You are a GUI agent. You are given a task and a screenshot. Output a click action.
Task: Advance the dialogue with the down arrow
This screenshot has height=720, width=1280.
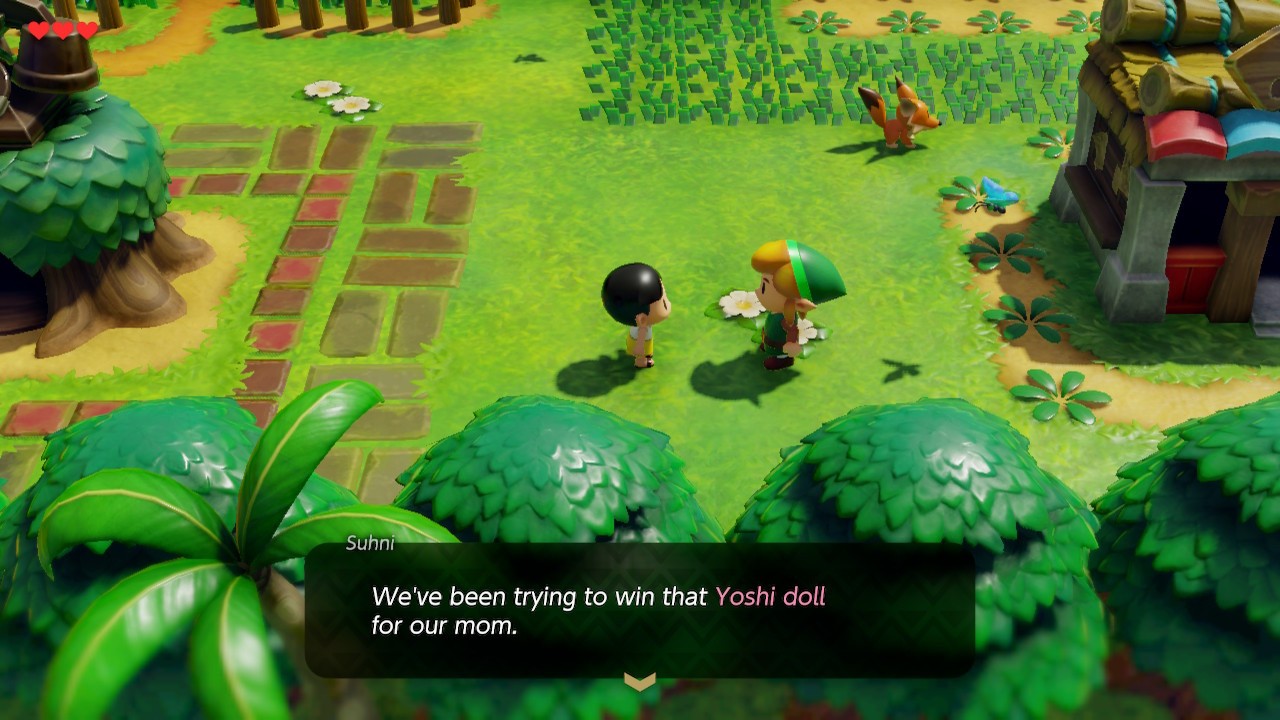coord(639,681)
